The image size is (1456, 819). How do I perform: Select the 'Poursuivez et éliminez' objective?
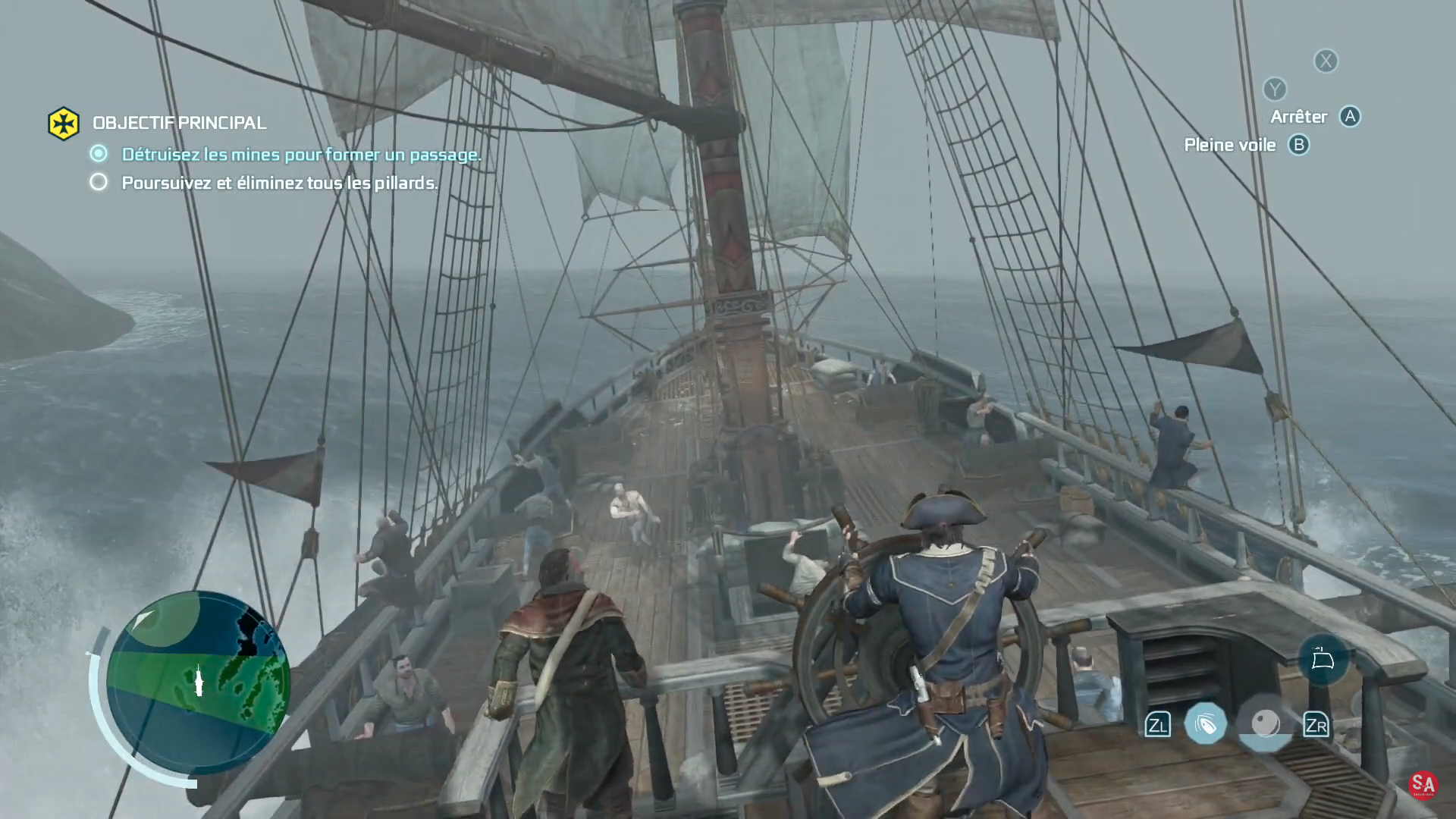(279, 184)
